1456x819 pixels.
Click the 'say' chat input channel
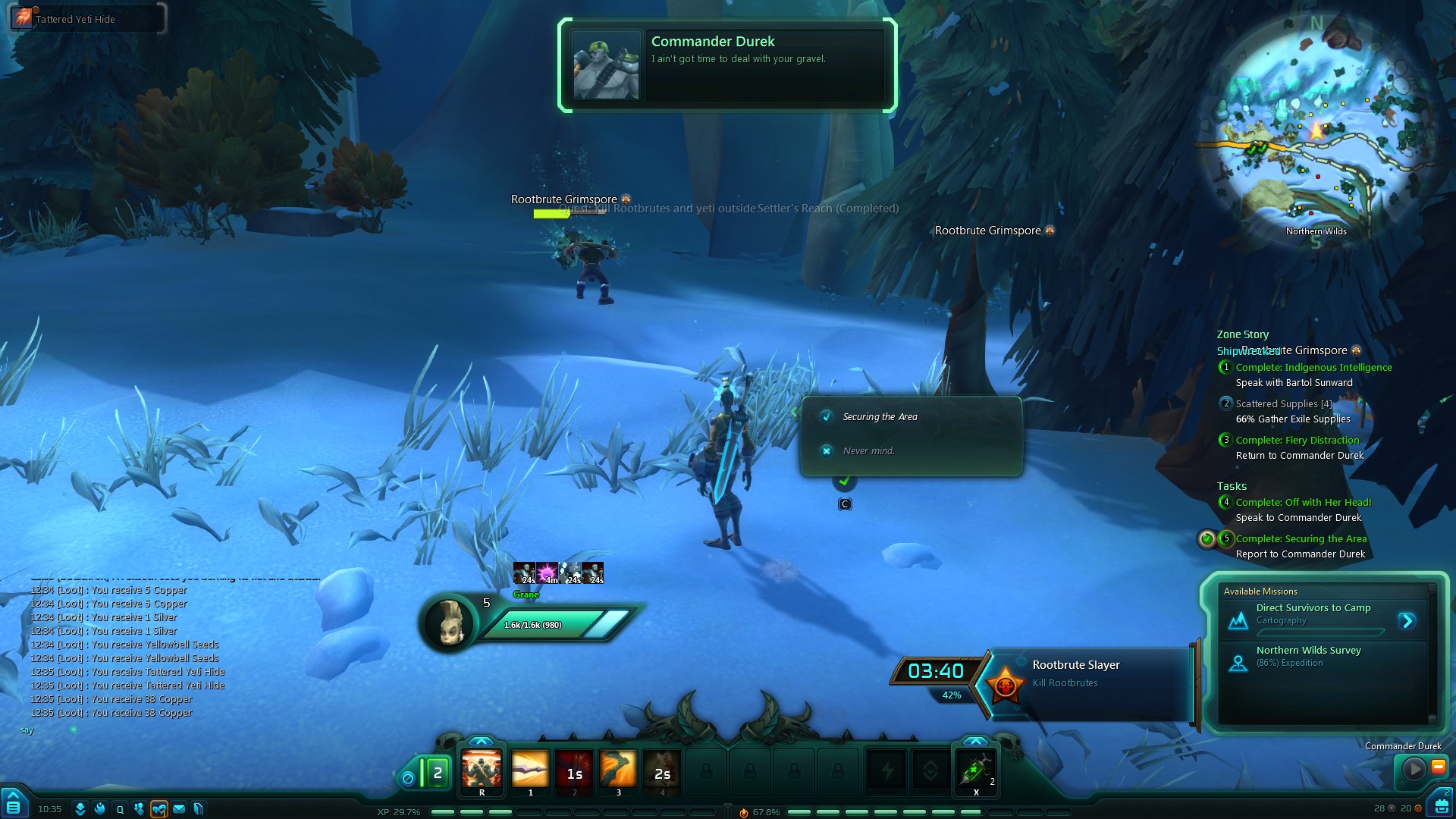[x=27, y=730]
